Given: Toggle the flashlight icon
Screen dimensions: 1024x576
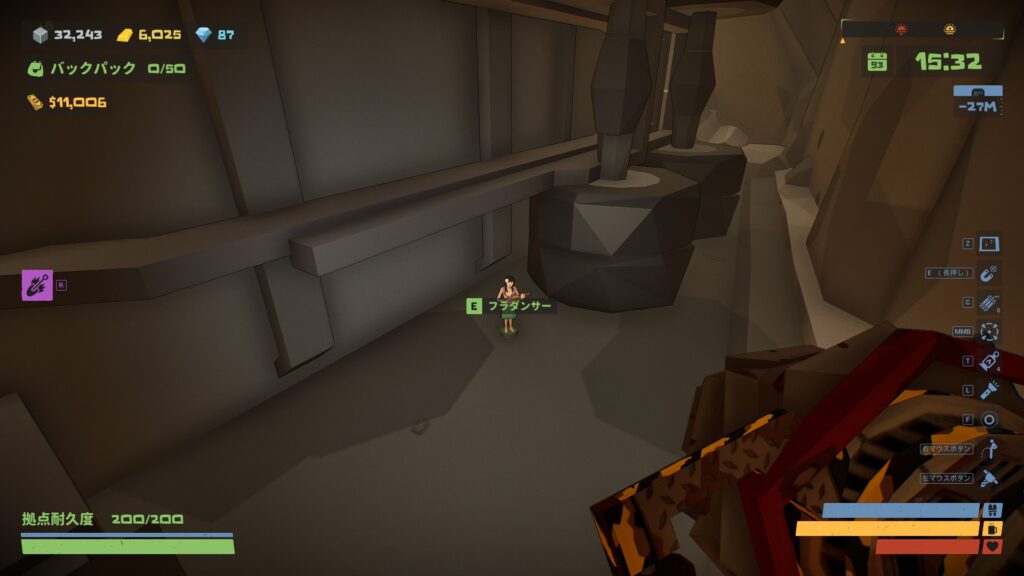Looking at the screenshot, I should (x=989, y=391).
